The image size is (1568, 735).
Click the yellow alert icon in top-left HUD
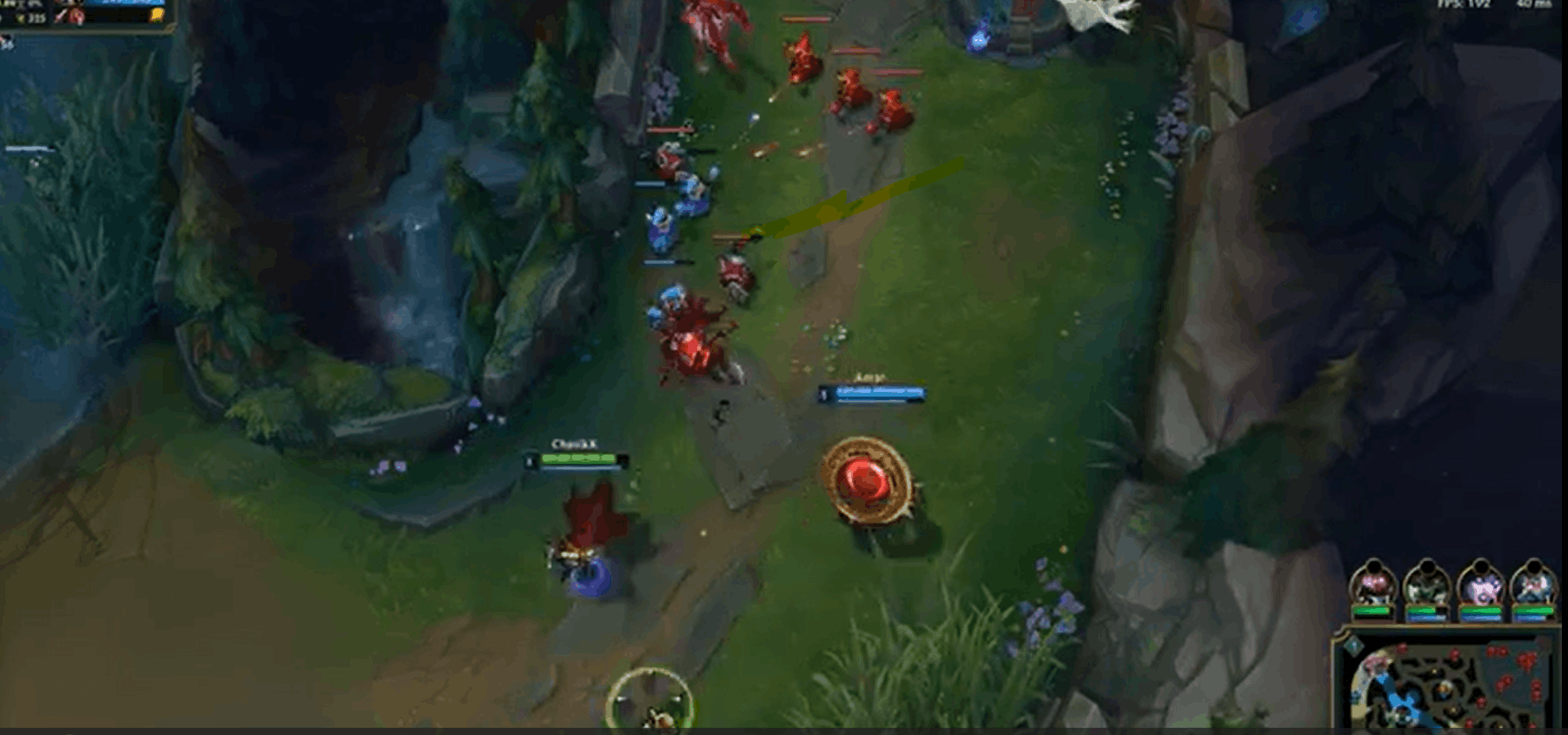[x=157, y=15]
